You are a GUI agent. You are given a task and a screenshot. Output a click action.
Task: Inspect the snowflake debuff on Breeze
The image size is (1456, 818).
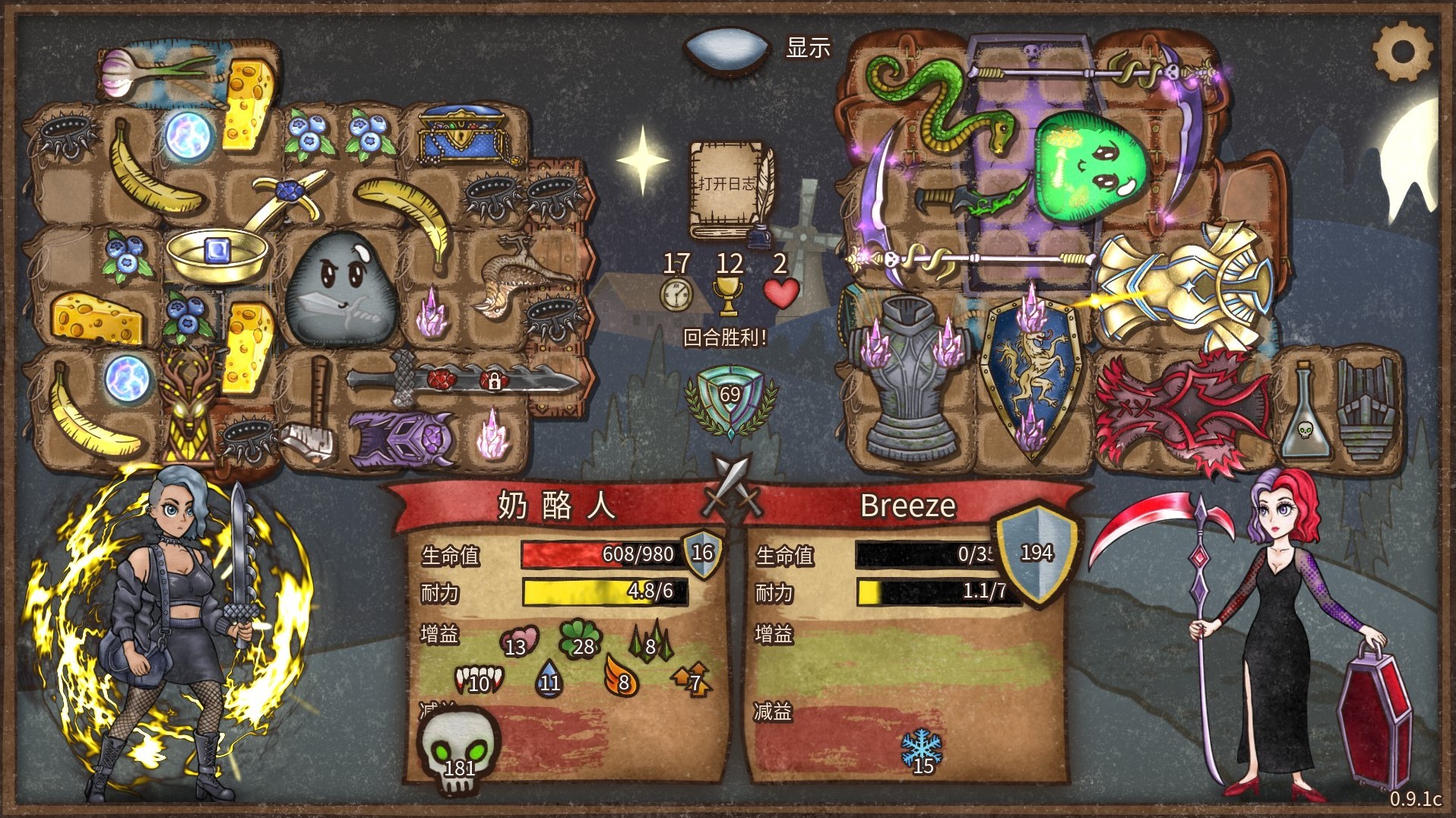point(922,752)
